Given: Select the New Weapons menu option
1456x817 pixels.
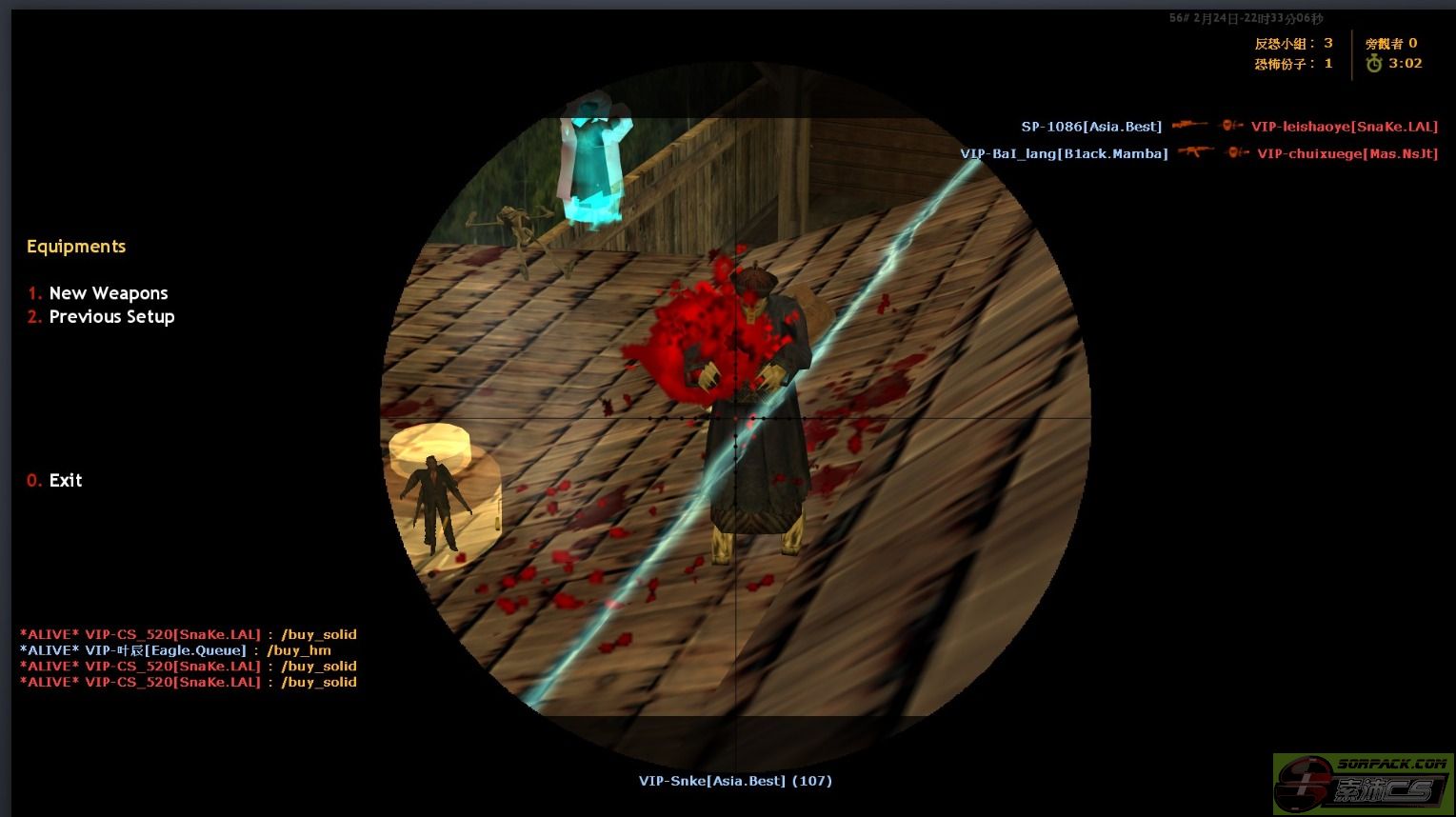Looking at the screenshot, I should click(108, 293).
